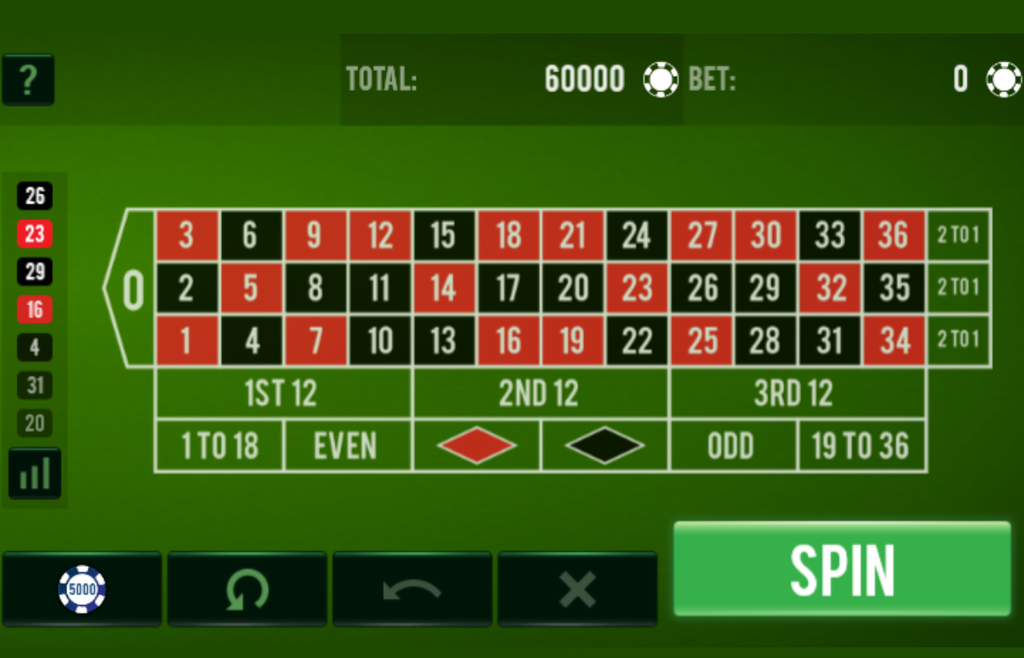The width and height of the screenshot is (1024, 658).
Task: Bet on the red diamond
Action: tap(476, 446)
